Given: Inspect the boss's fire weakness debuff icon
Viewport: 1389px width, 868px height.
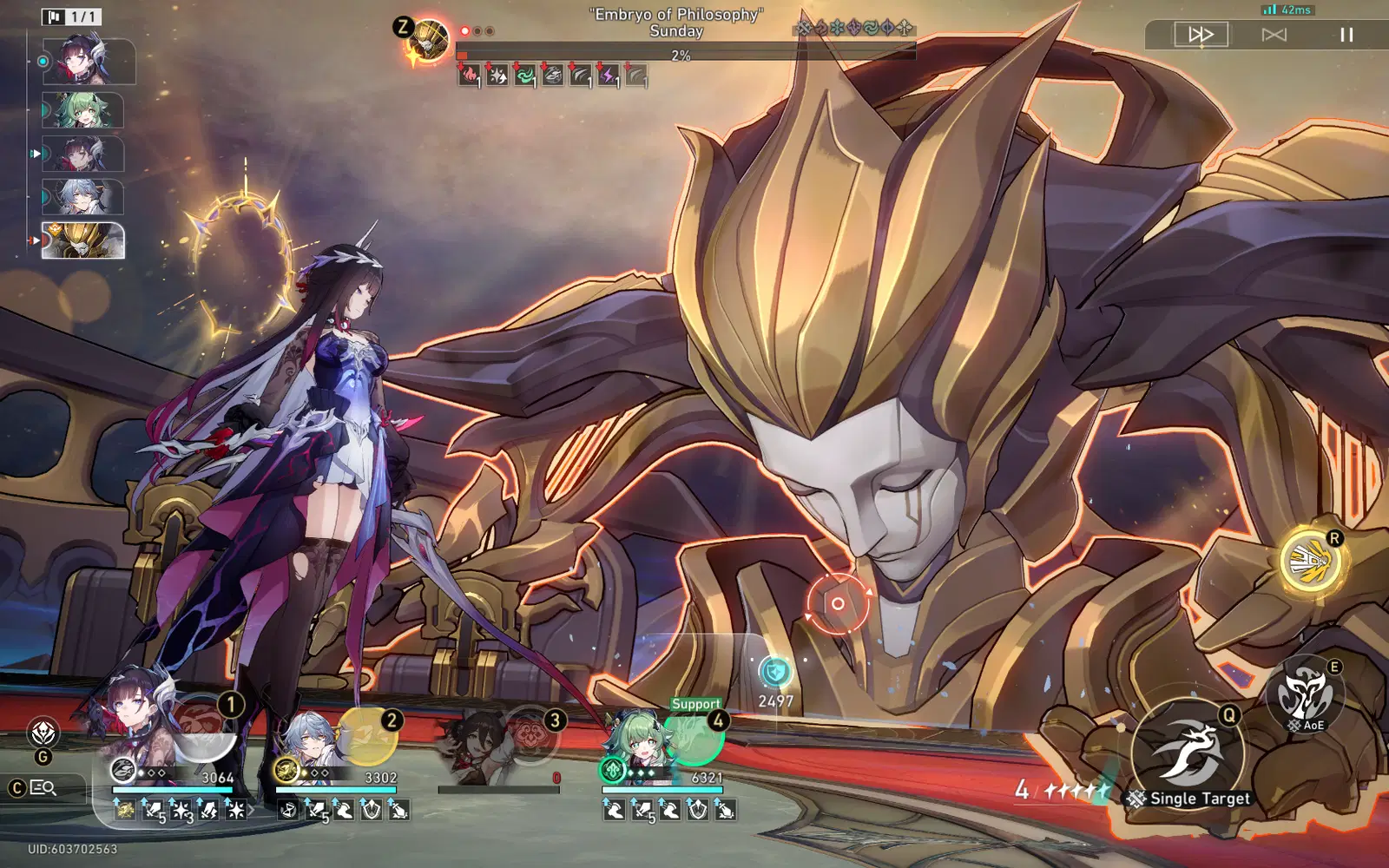Looking at the screenshot, I should (469, 76).
